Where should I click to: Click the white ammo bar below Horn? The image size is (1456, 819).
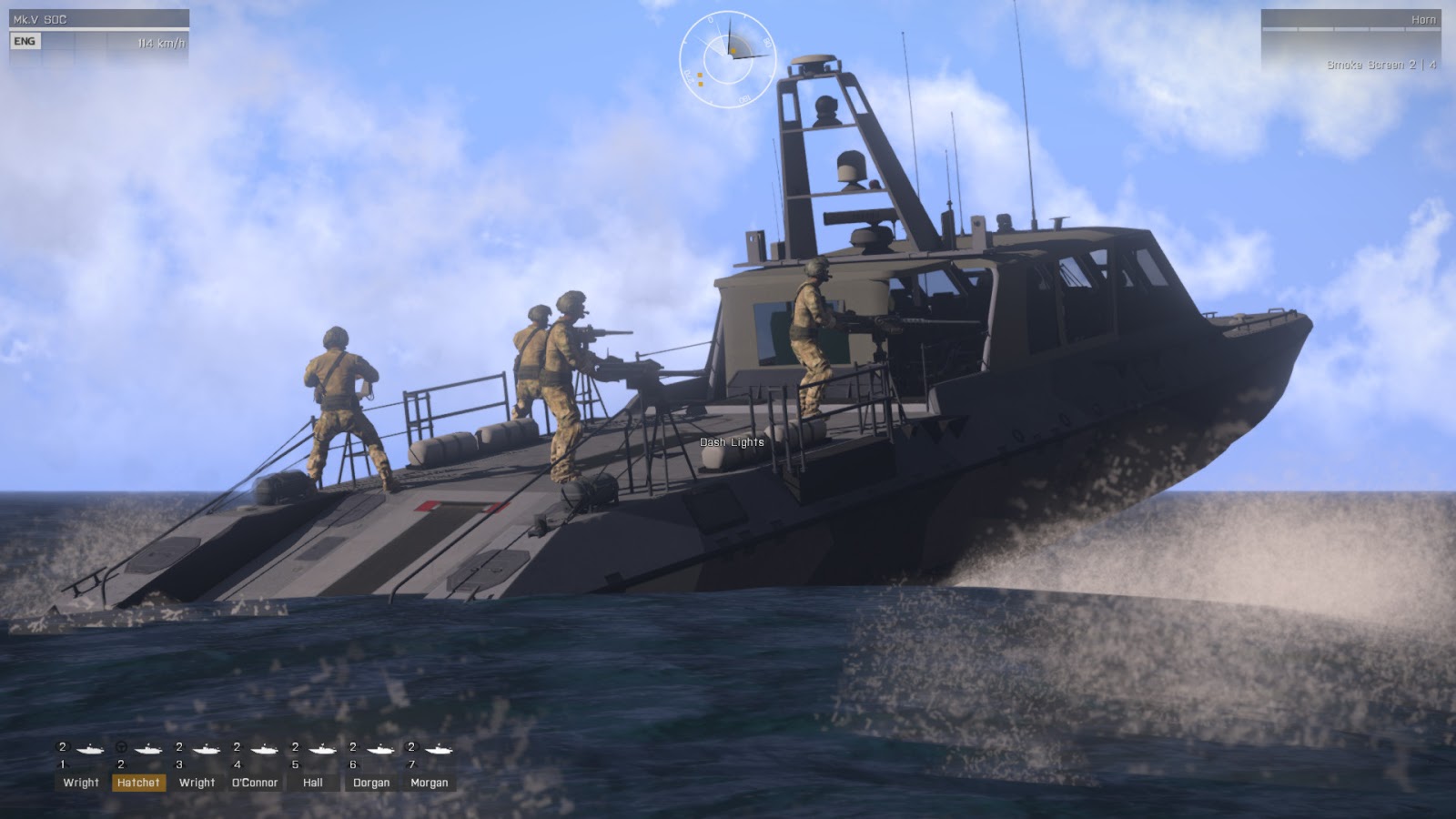(1350, 29)
